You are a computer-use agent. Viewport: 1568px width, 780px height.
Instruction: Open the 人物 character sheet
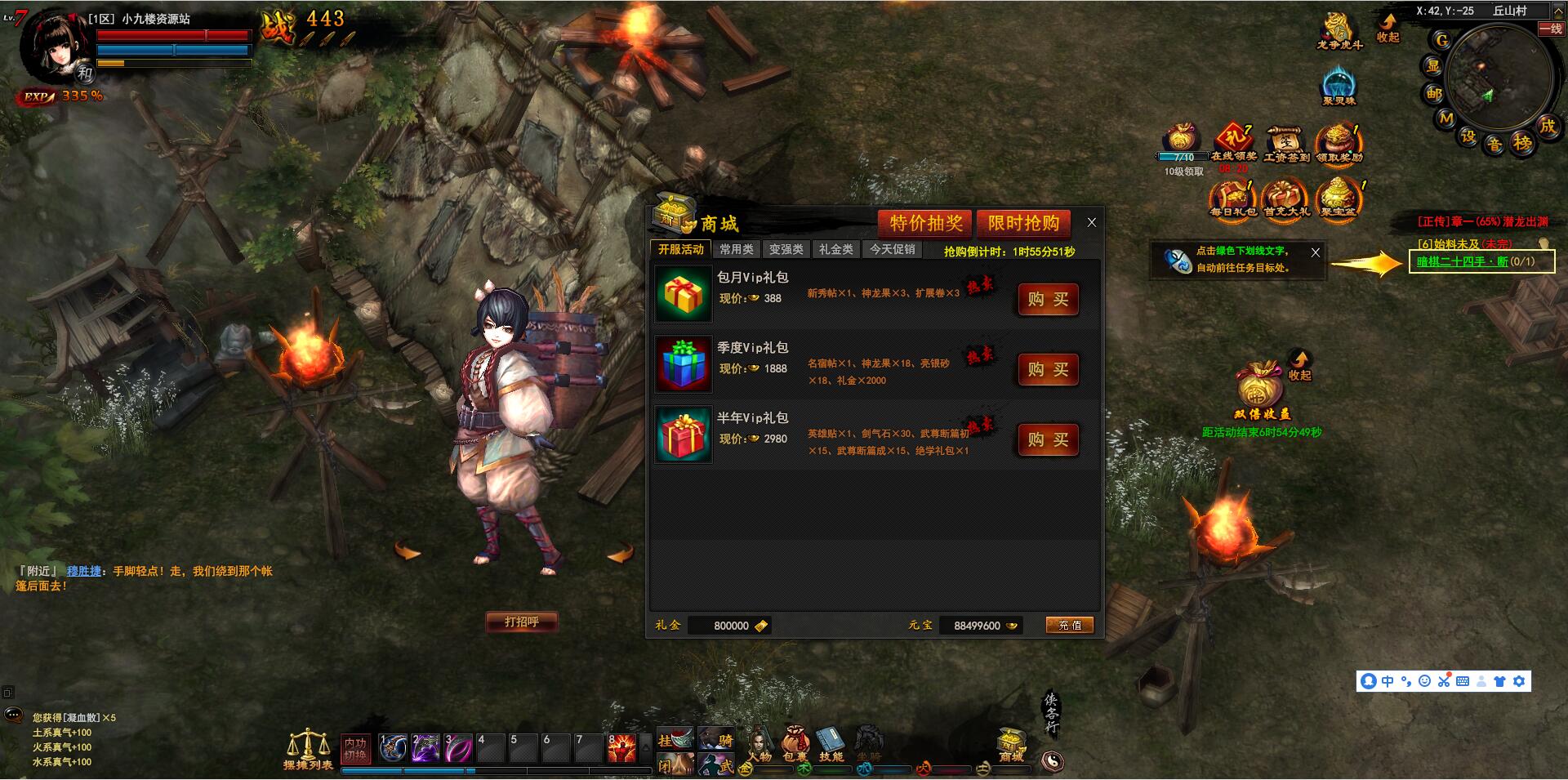(x=759, y=743)
